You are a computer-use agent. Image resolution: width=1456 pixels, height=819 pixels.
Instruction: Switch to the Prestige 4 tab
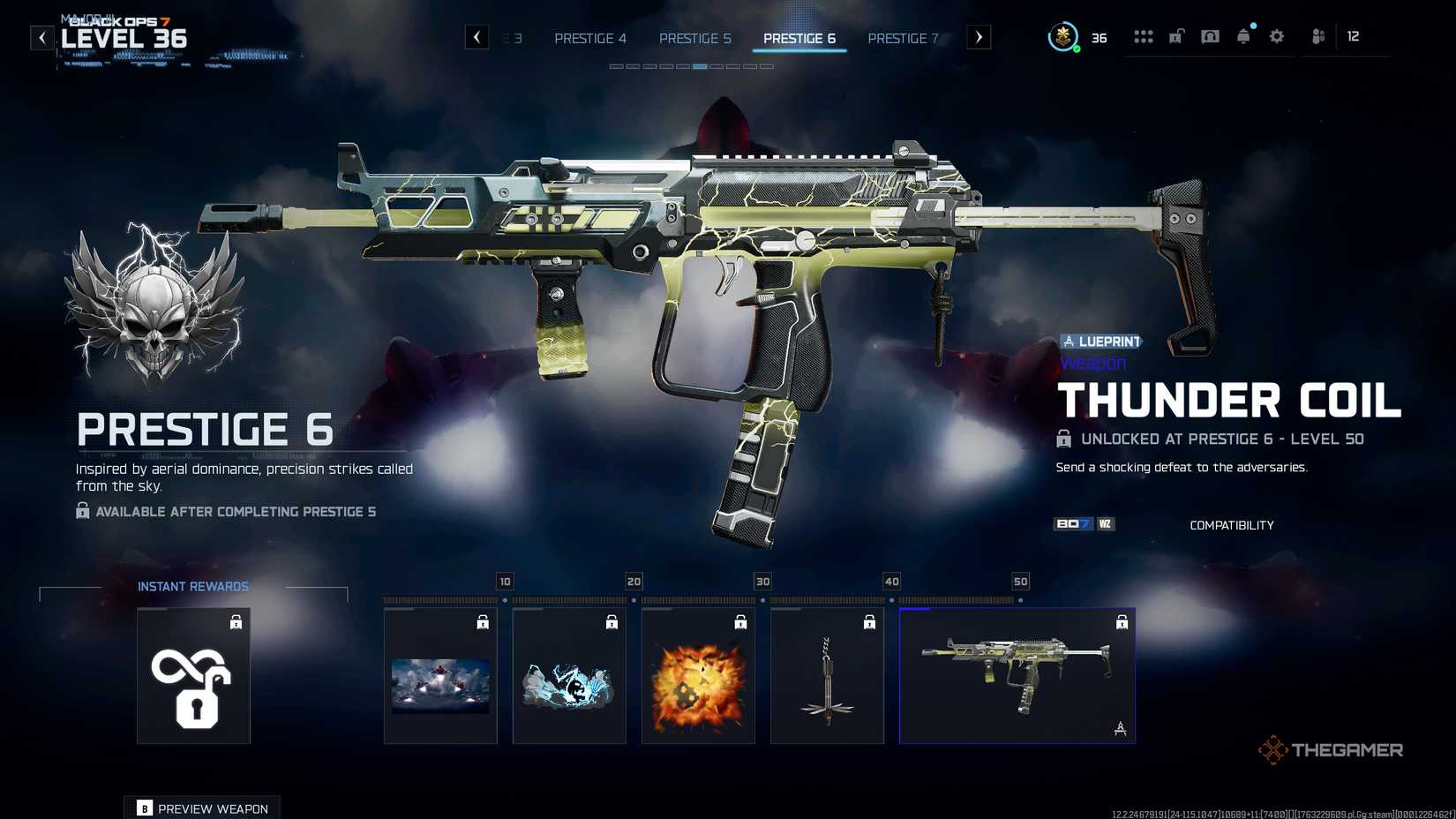click(x=590, y=38)
